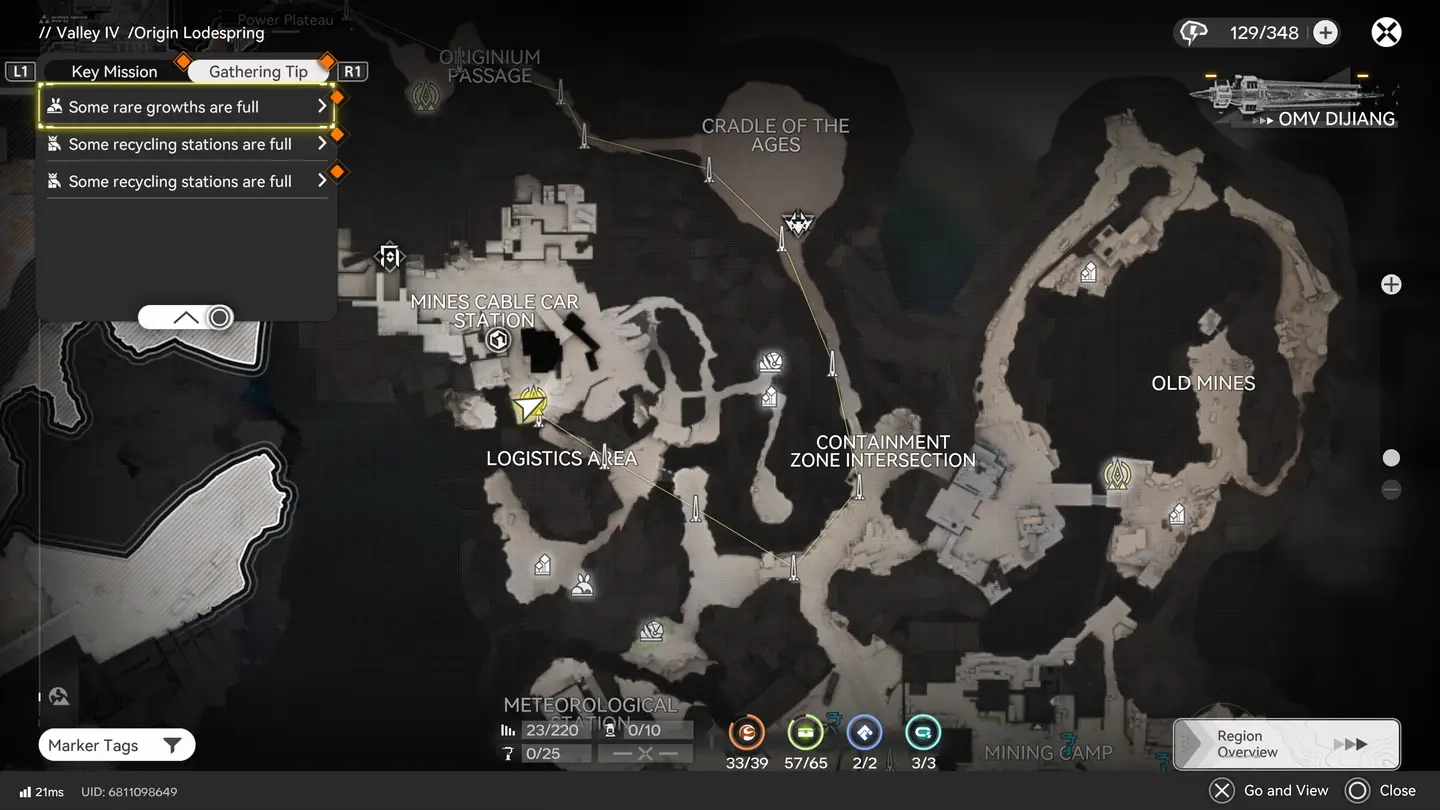Open the orange collectible counter icon

746,734
